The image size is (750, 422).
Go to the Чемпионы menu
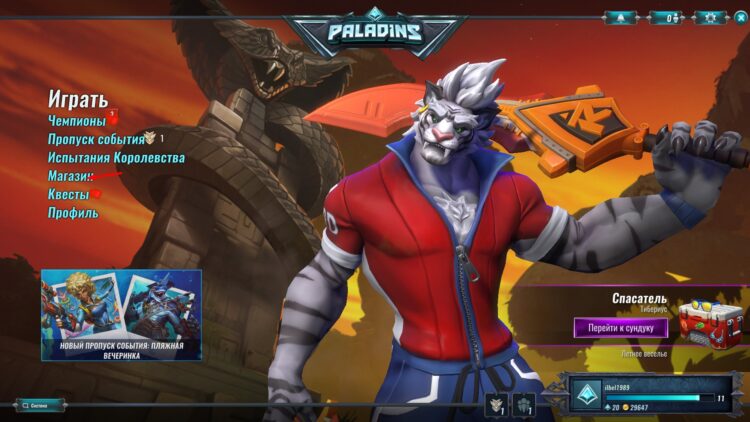(77, 120)
